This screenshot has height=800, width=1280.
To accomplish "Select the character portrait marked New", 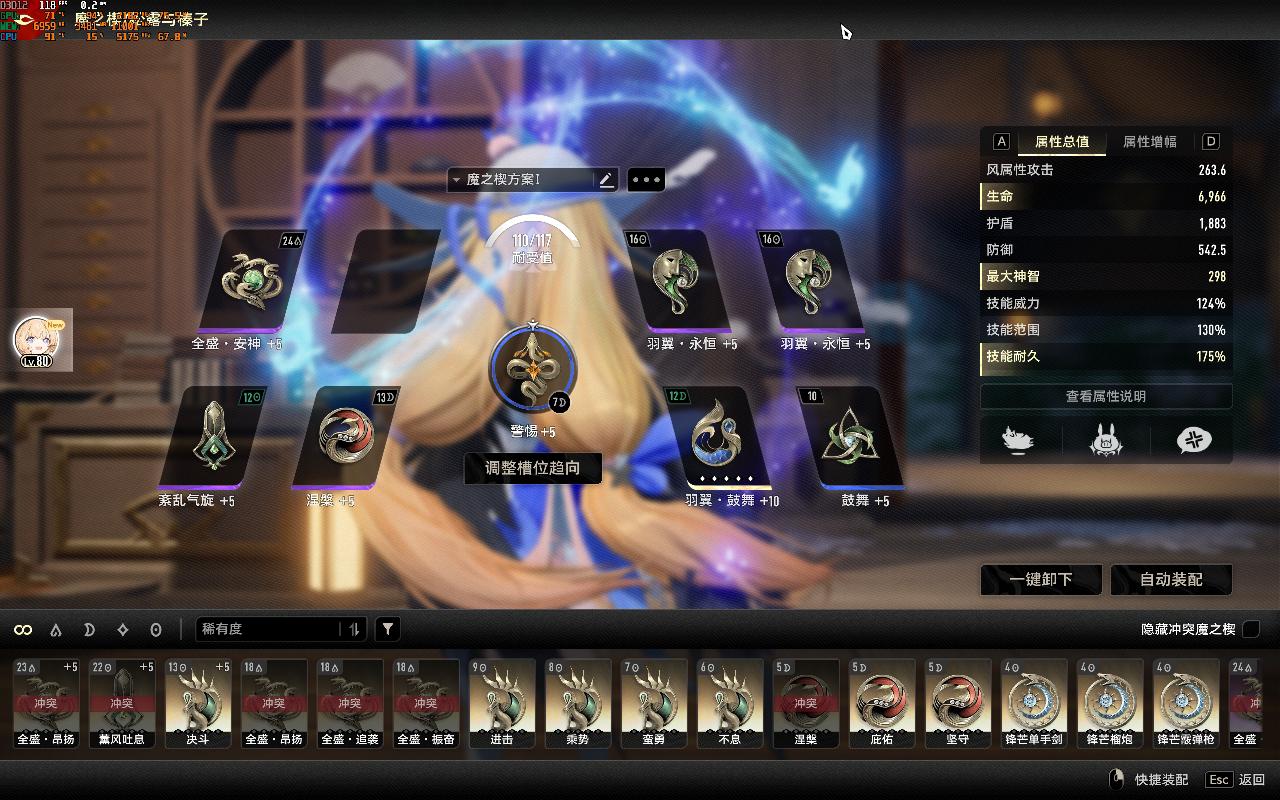I will [43, 340].
